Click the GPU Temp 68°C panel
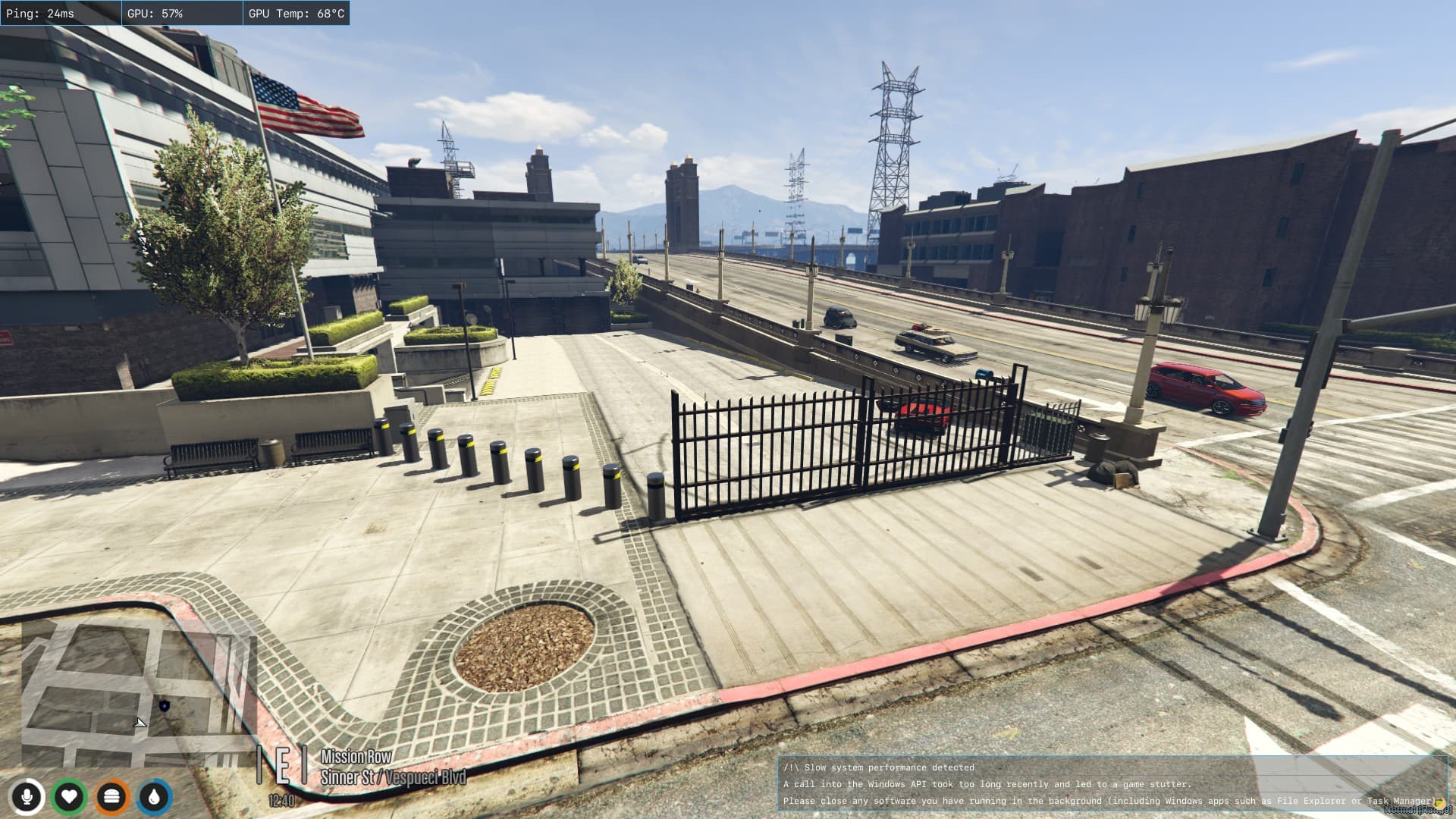The height and width of the screenshot is (819, 1456). click(296, 13)
